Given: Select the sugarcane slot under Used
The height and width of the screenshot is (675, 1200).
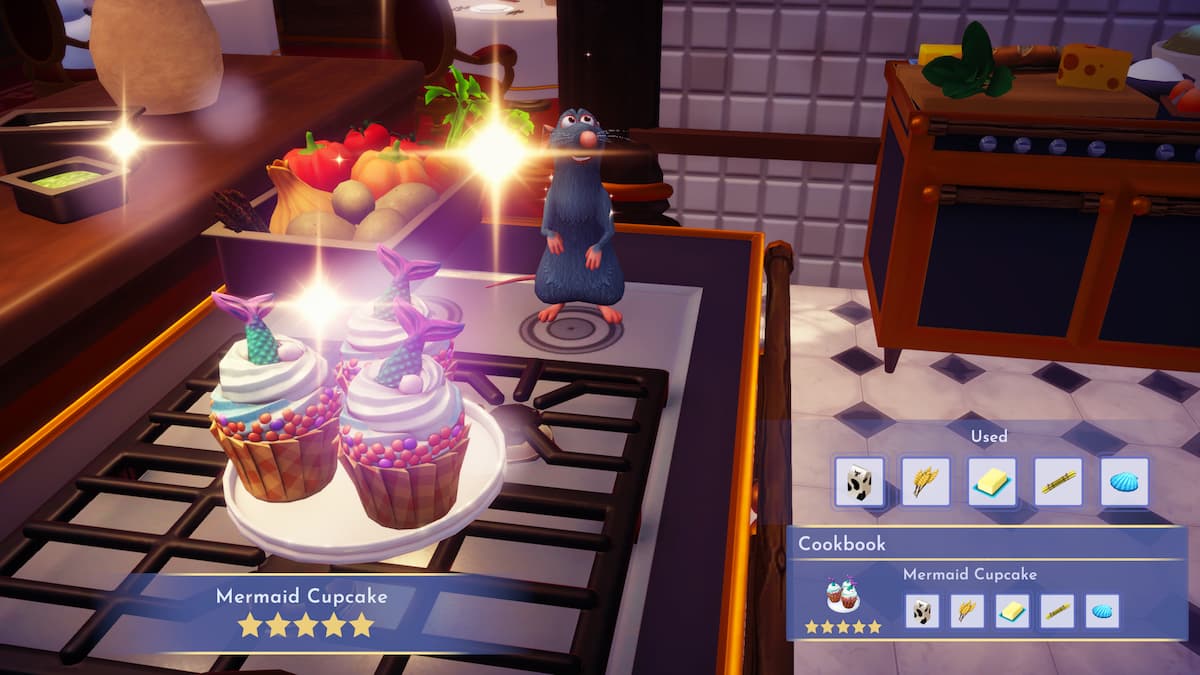Looking at the screenshot, I should coord(1058,482).
